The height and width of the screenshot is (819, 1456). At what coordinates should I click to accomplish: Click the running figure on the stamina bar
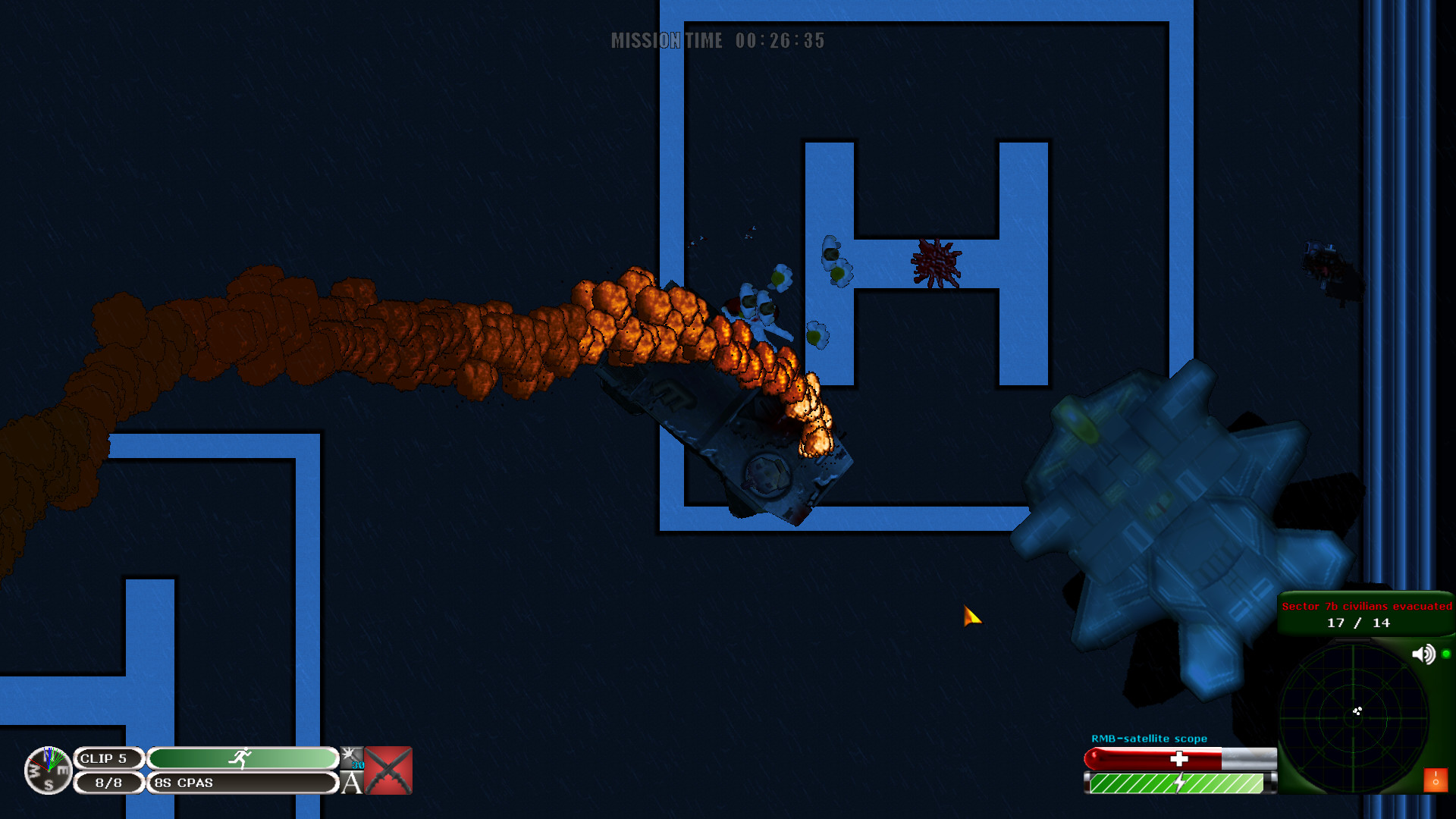coord(243,755)
